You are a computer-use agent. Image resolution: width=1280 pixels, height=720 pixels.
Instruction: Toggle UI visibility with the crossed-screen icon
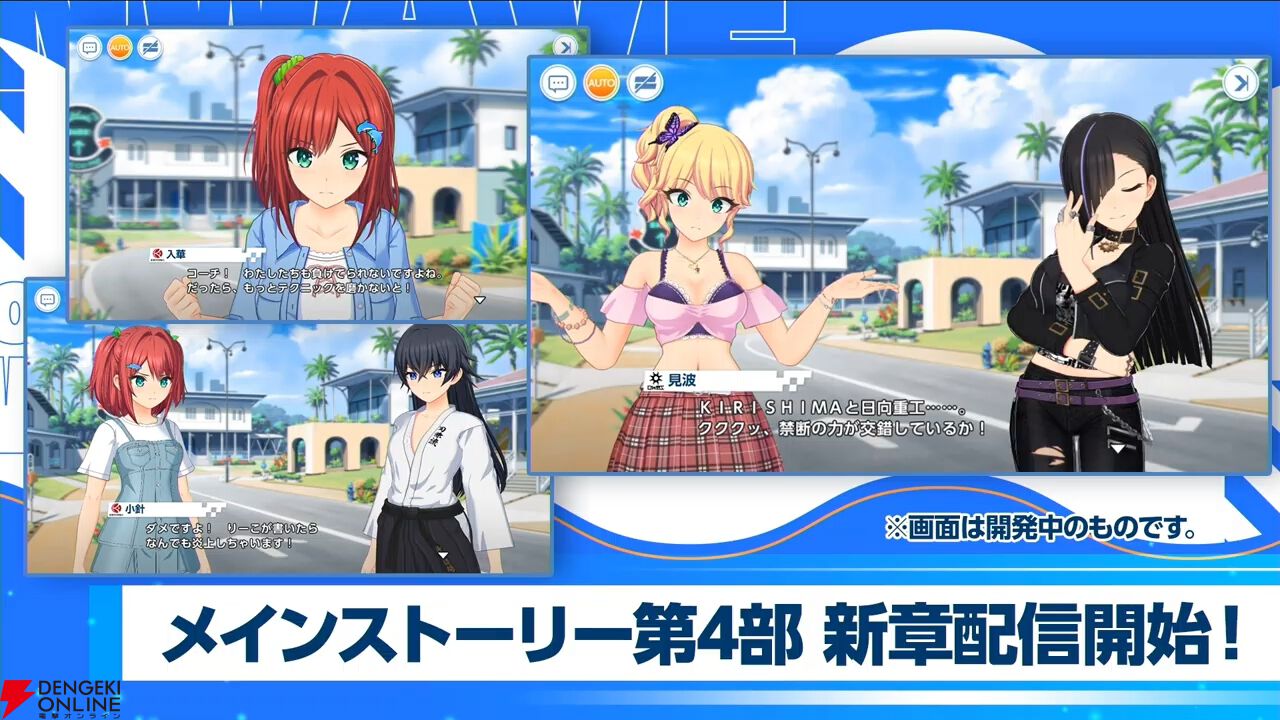(645, 84)
